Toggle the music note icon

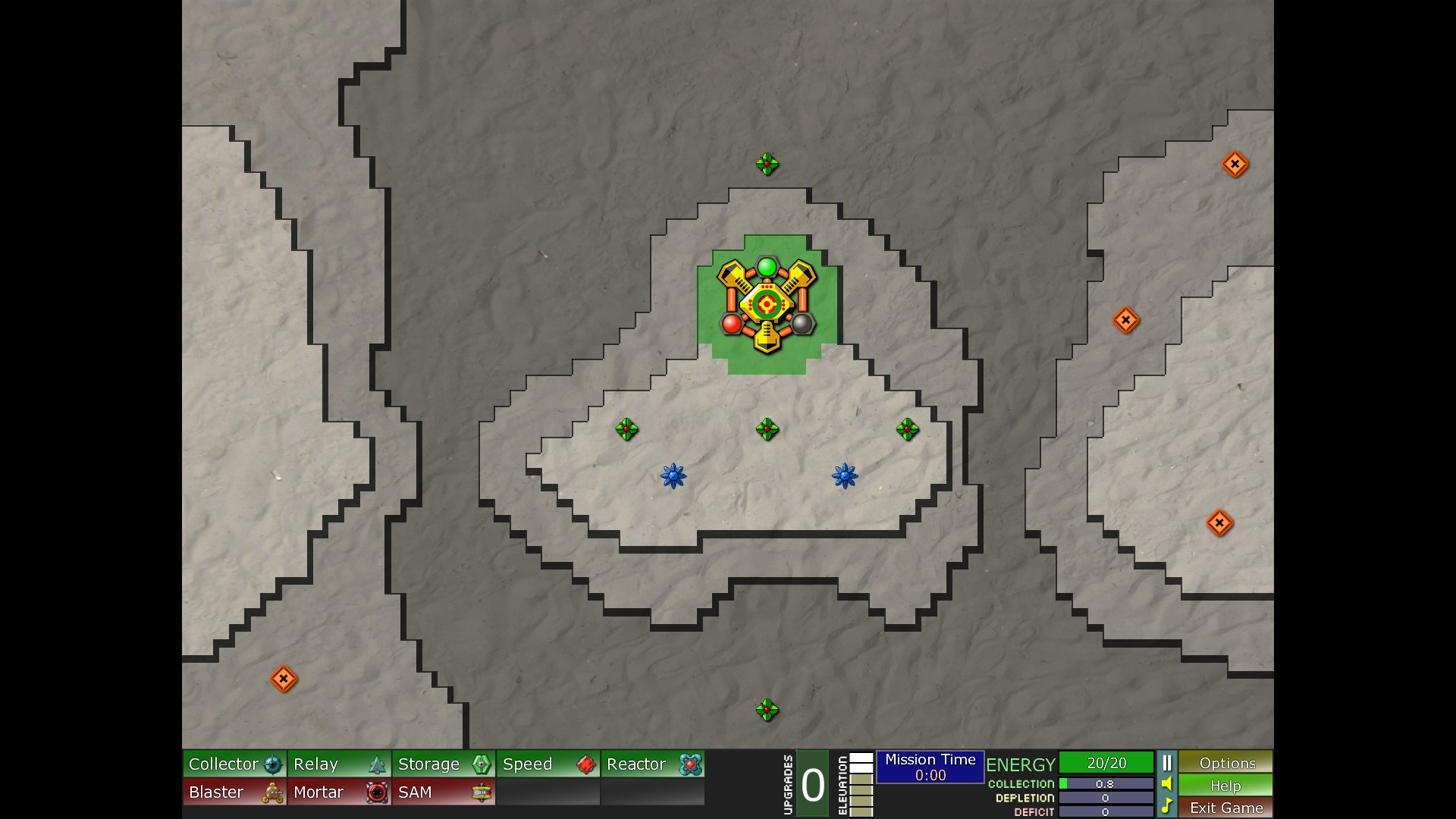pyautogui.click(x=1167, y=805)
